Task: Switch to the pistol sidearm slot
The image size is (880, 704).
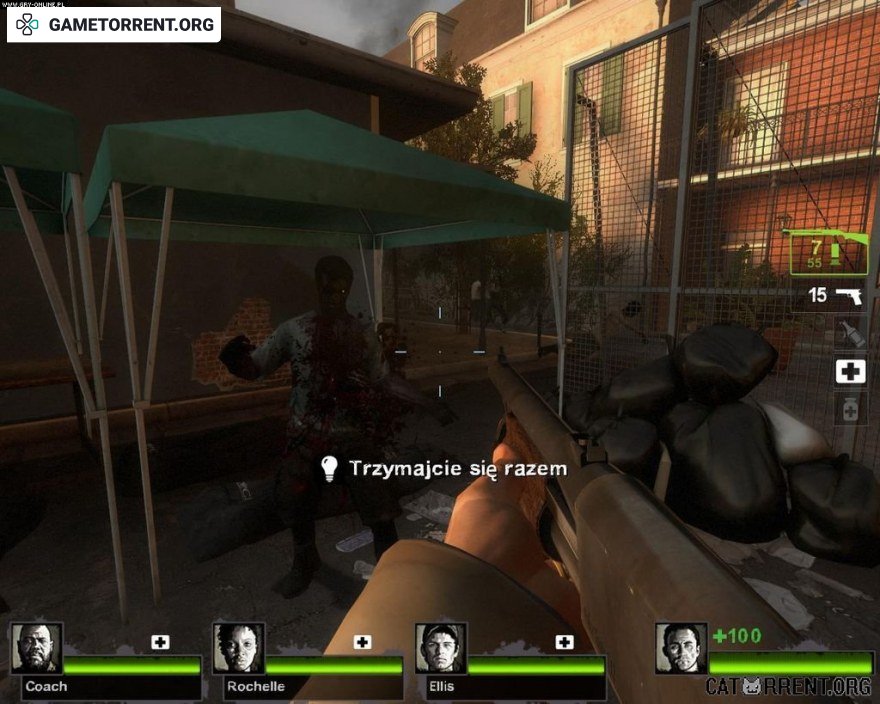Action: tap(848, 296)
